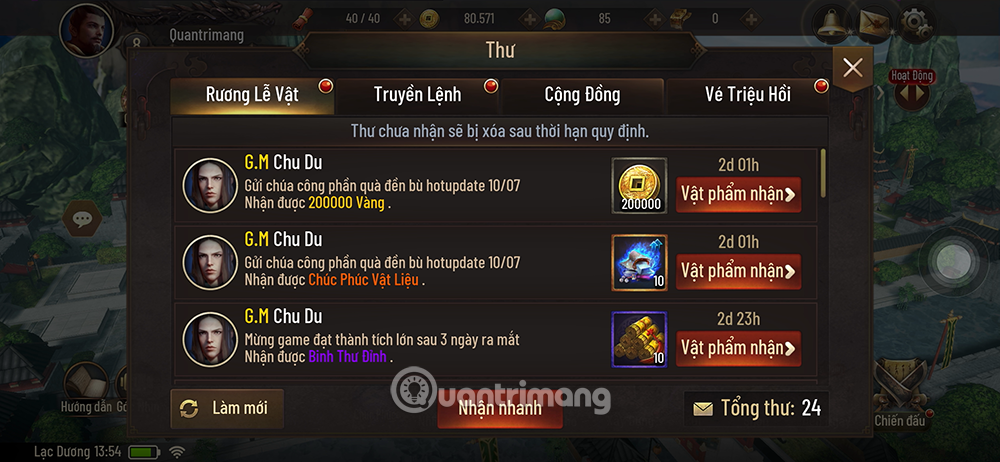
Task: Select the 200000 gold coin item icon
Action: tap(638, 186)
